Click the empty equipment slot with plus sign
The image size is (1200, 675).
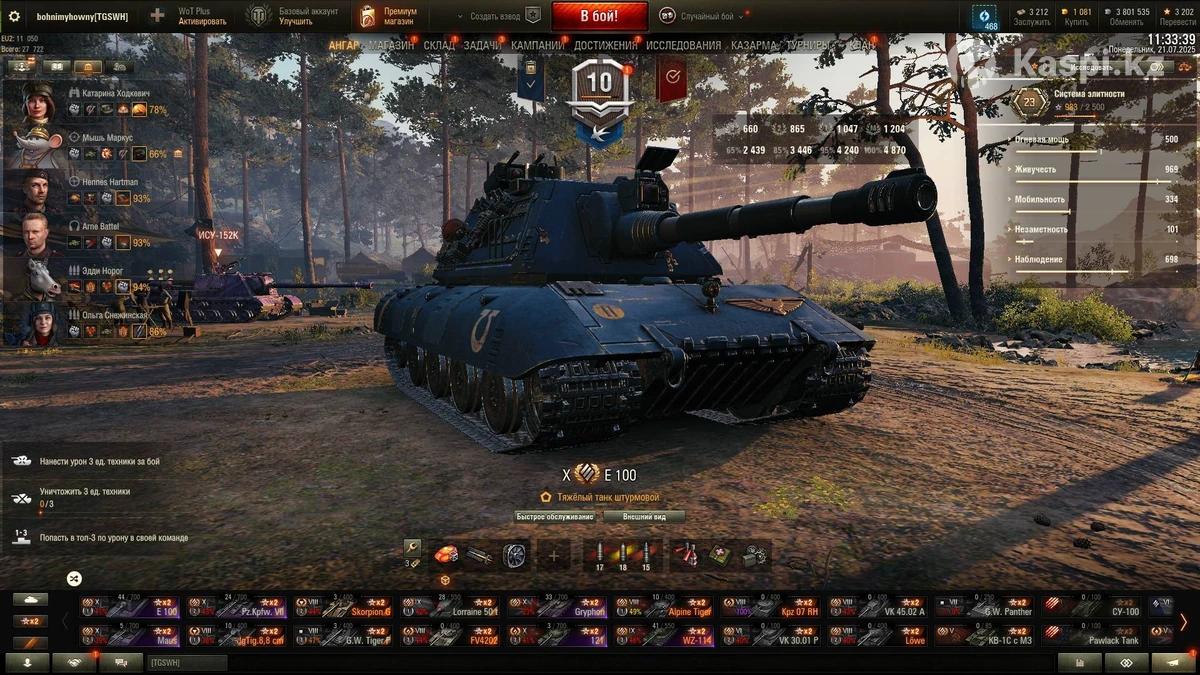(x=553, y=555)
